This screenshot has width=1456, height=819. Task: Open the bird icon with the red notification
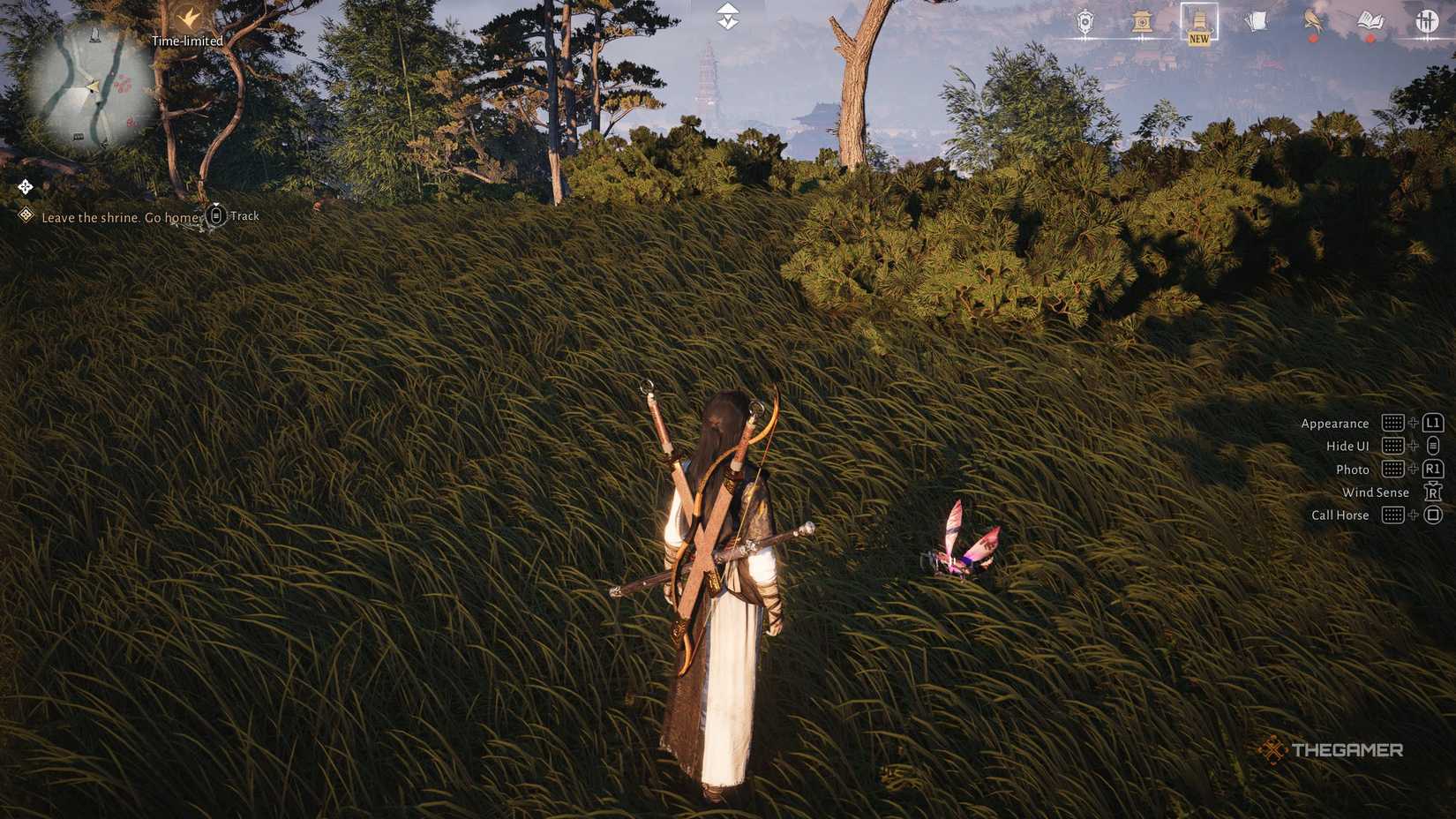pos(1312,21)
